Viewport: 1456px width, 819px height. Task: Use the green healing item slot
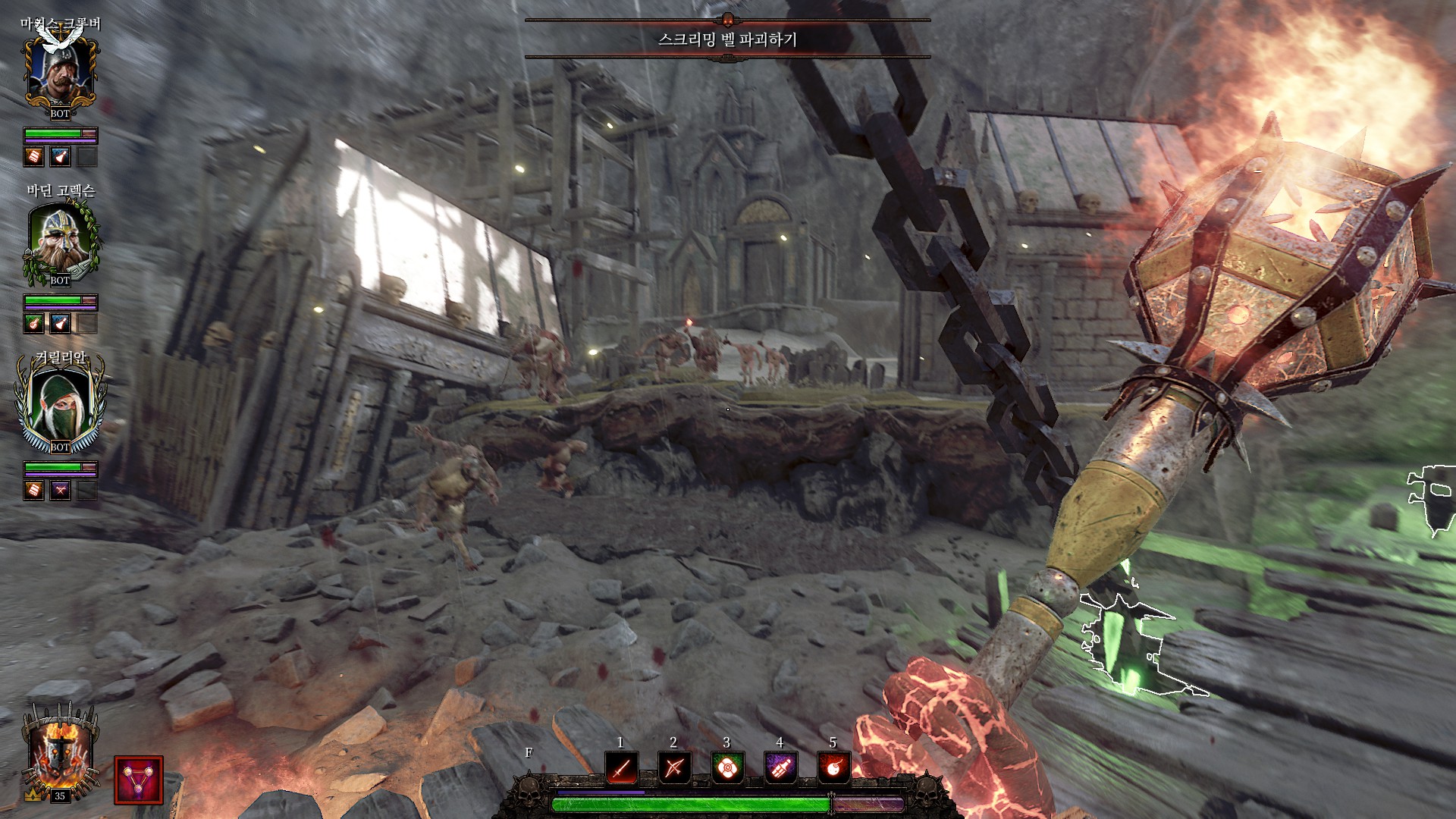(726, 769)
